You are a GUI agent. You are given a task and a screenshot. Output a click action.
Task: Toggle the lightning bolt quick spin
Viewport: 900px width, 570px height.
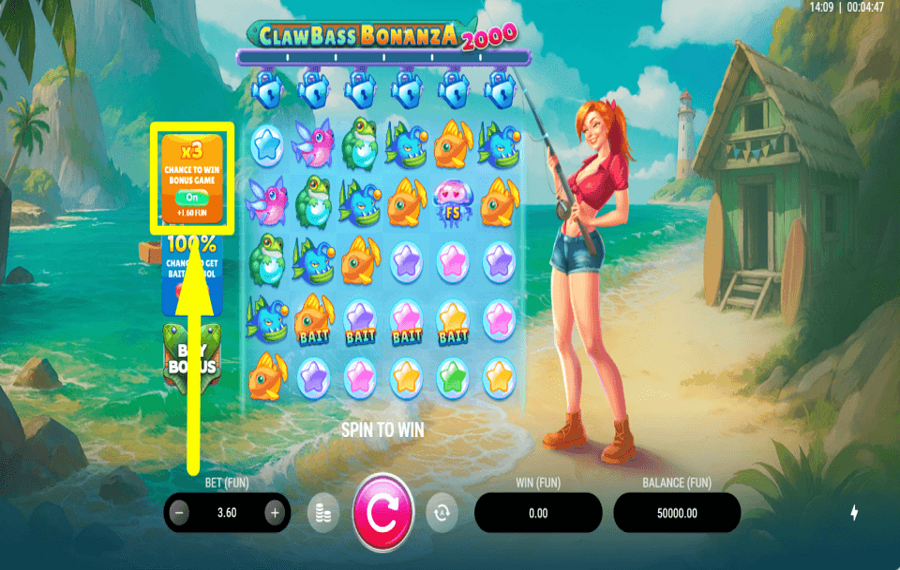(x=854, y=513)
